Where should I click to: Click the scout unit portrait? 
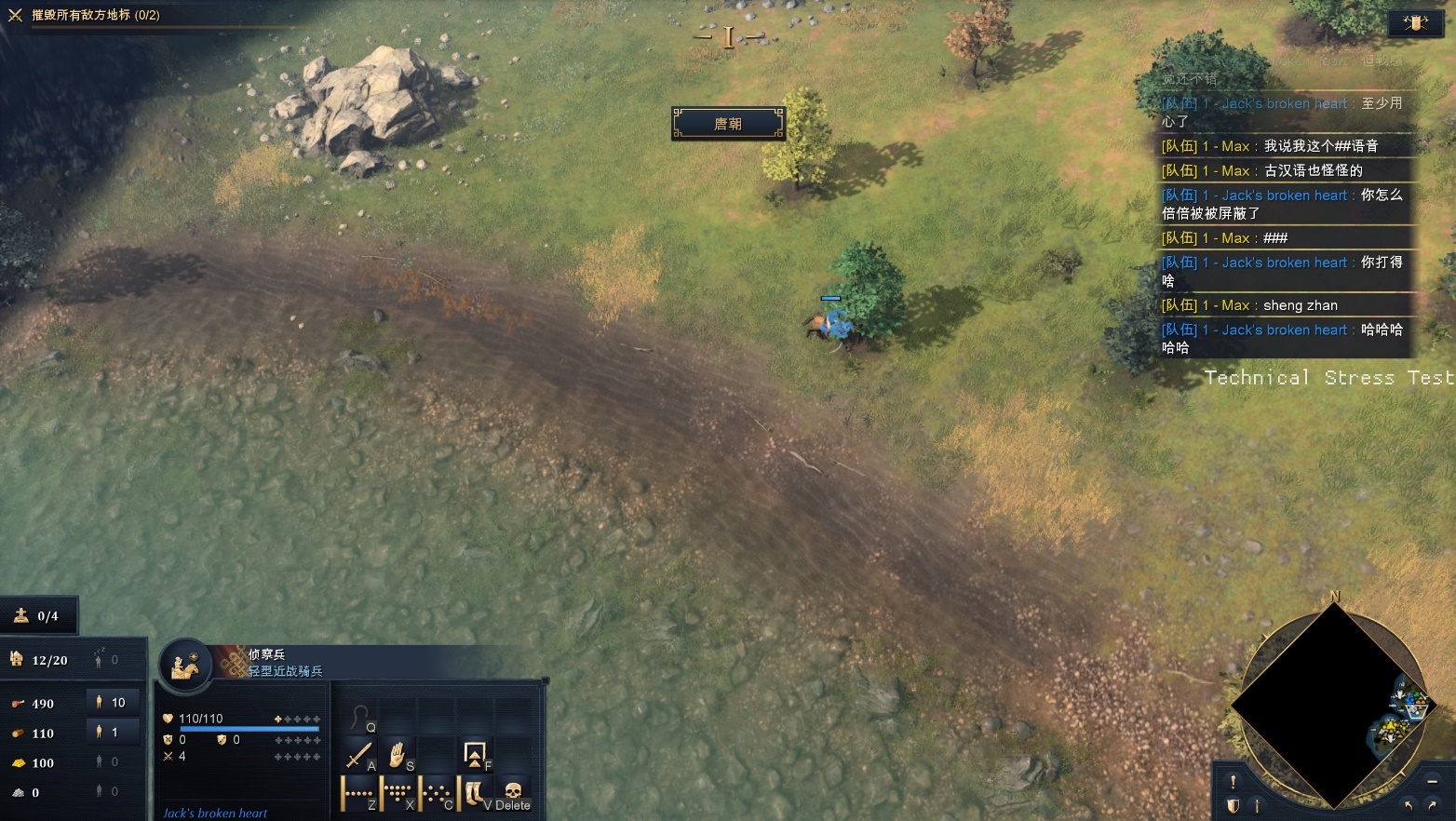[x=185, y=665]
